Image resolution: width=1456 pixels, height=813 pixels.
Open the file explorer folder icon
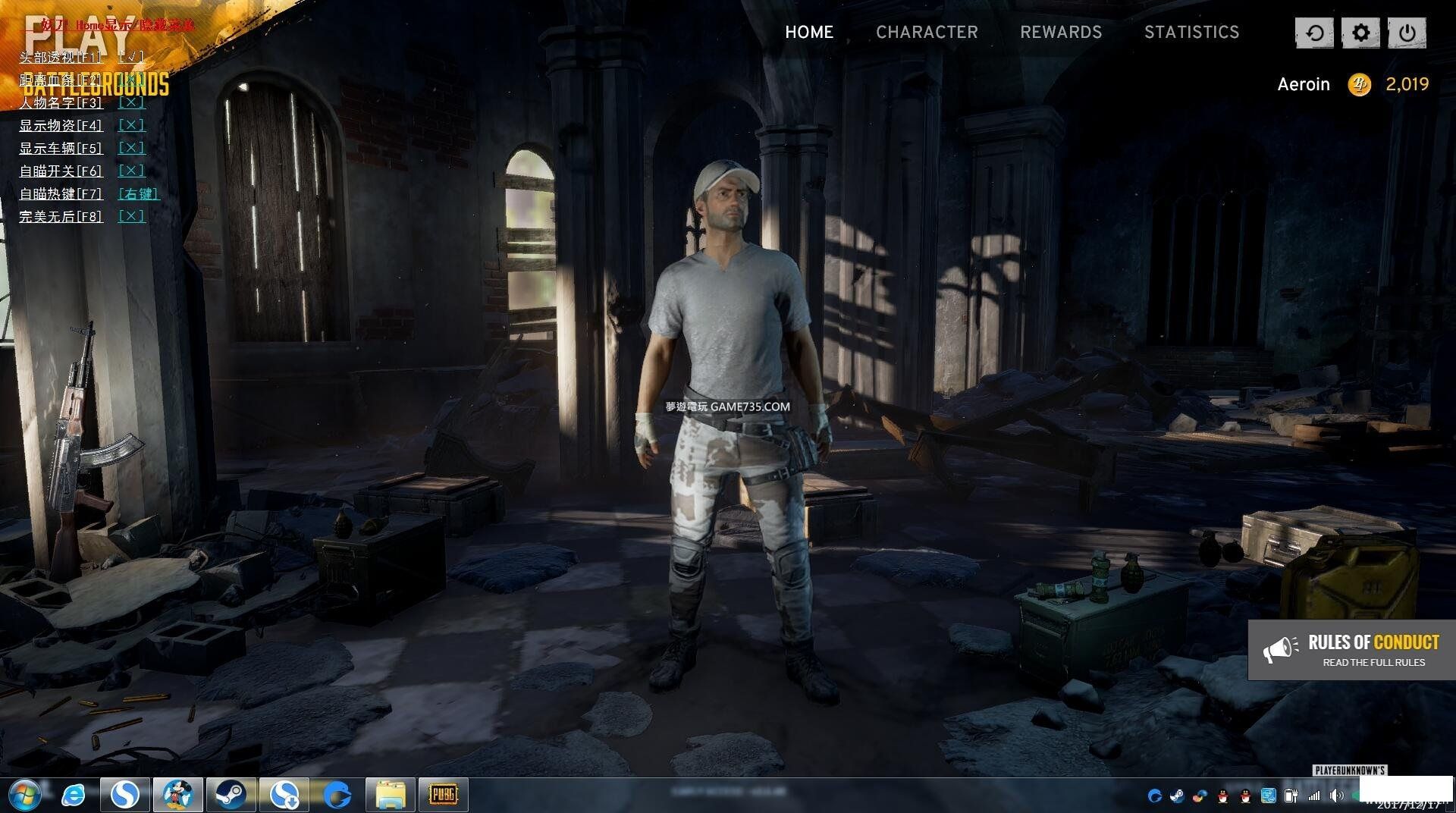coord(391,795)
